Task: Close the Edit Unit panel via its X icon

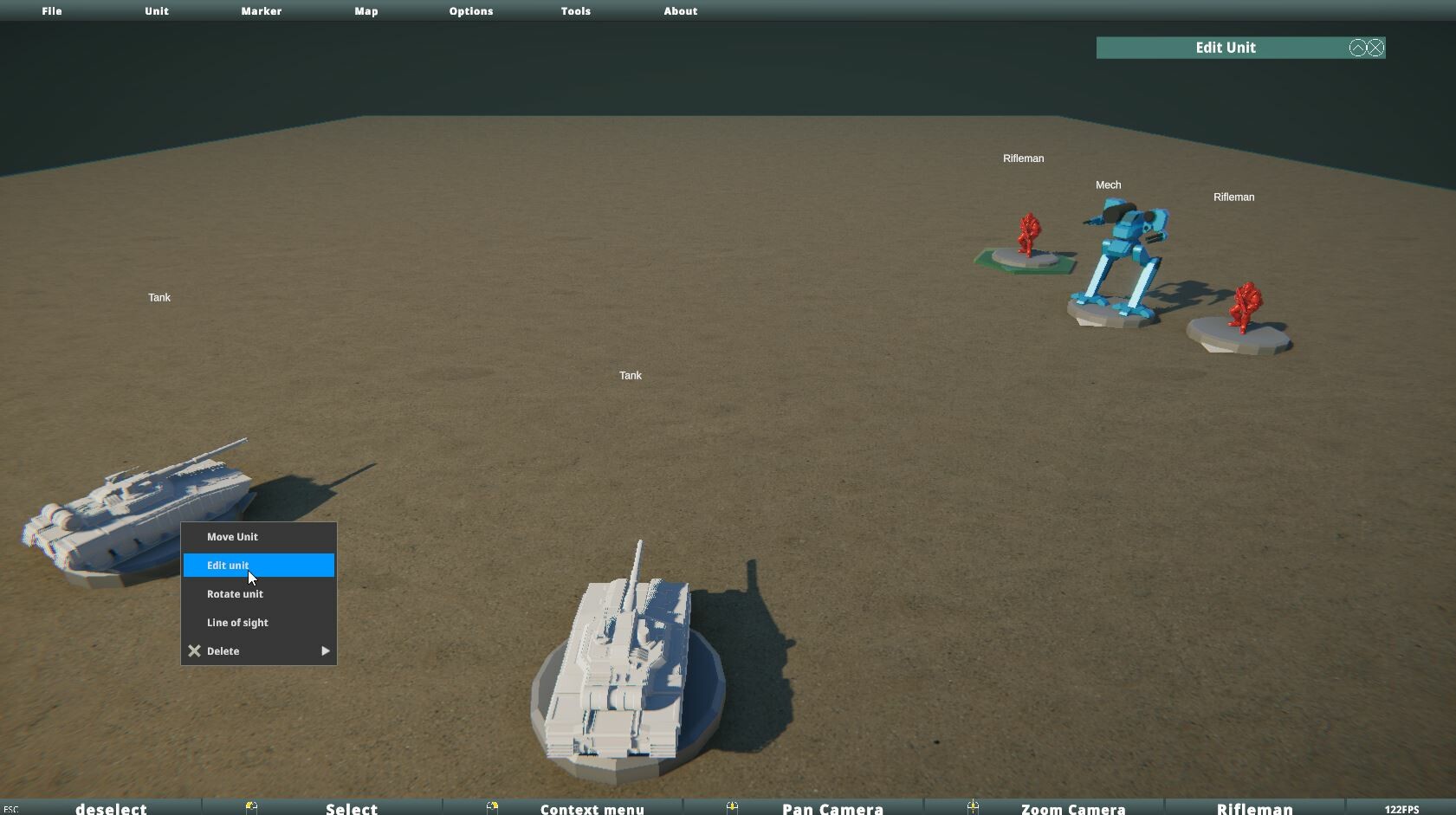Action: tap(1375, 48)
